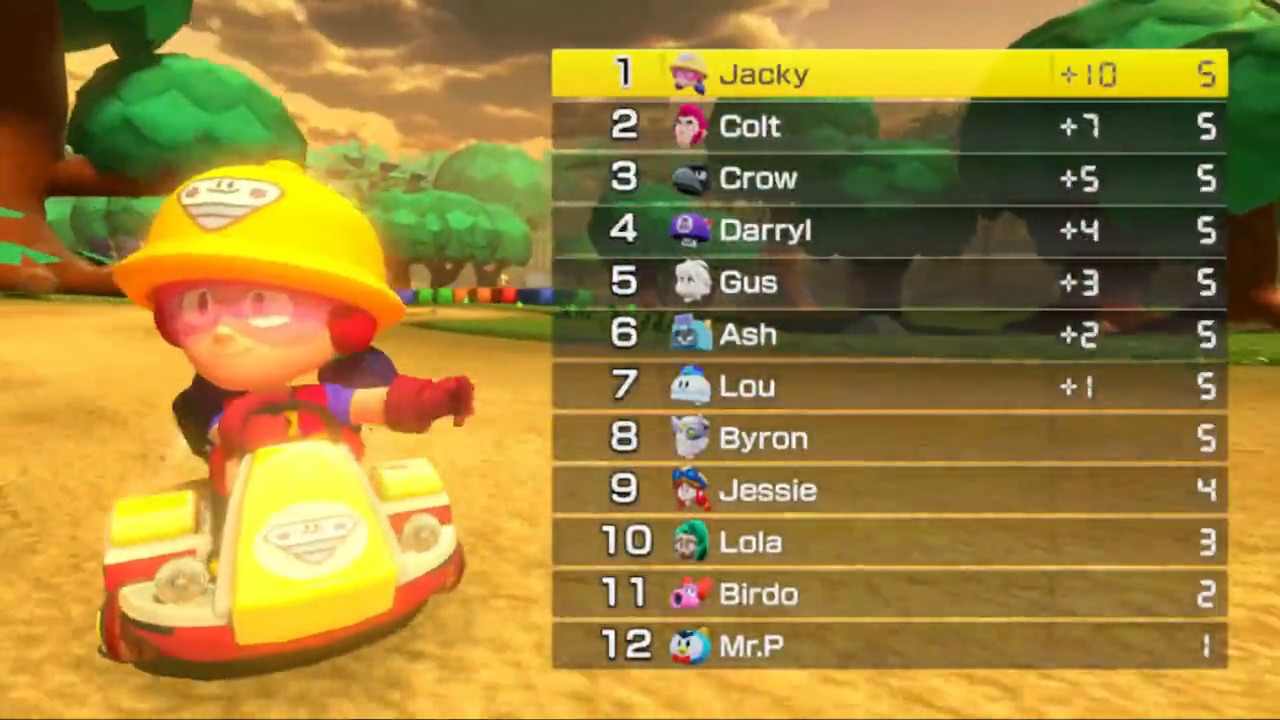This screenshot has height=720, width=1280.
Task: Click the +7 points next to Colt
Action: 1083,126
